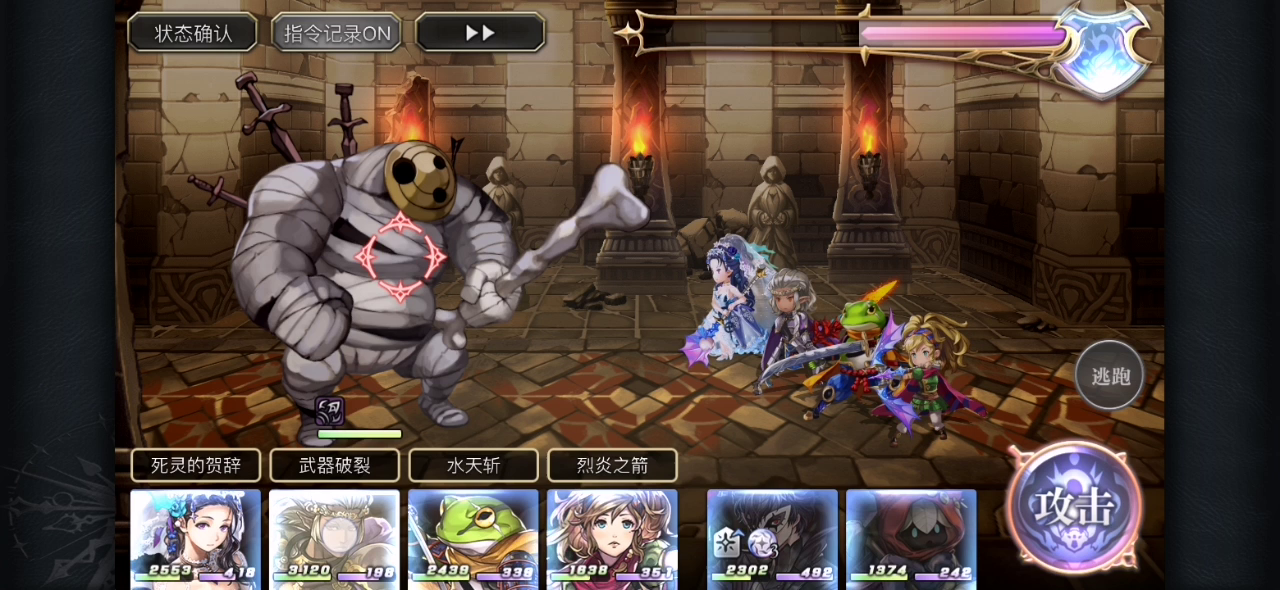This screenshot has height=590, width=1280.
Task: Select the dark-haired bride character portrait
Action: pyautogui.click(x=196, y=537)
